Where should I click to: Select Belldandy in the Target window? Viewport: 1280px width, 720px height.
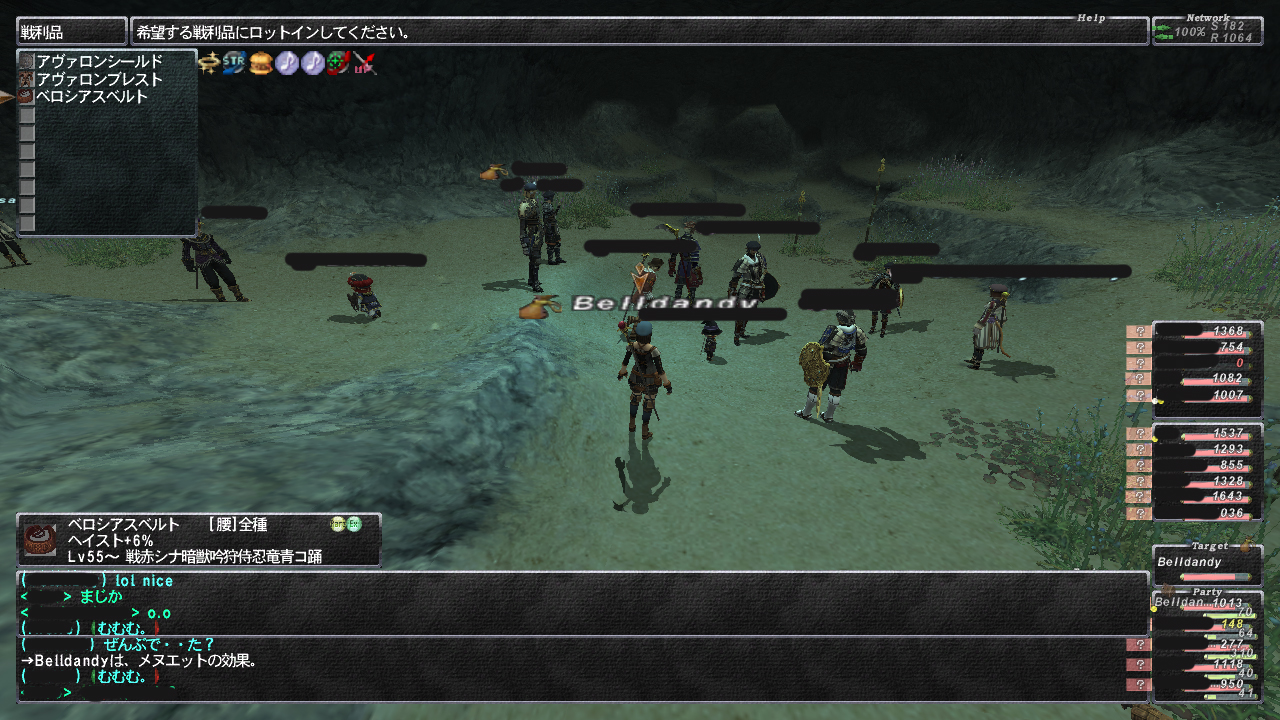coord(1206,563)
